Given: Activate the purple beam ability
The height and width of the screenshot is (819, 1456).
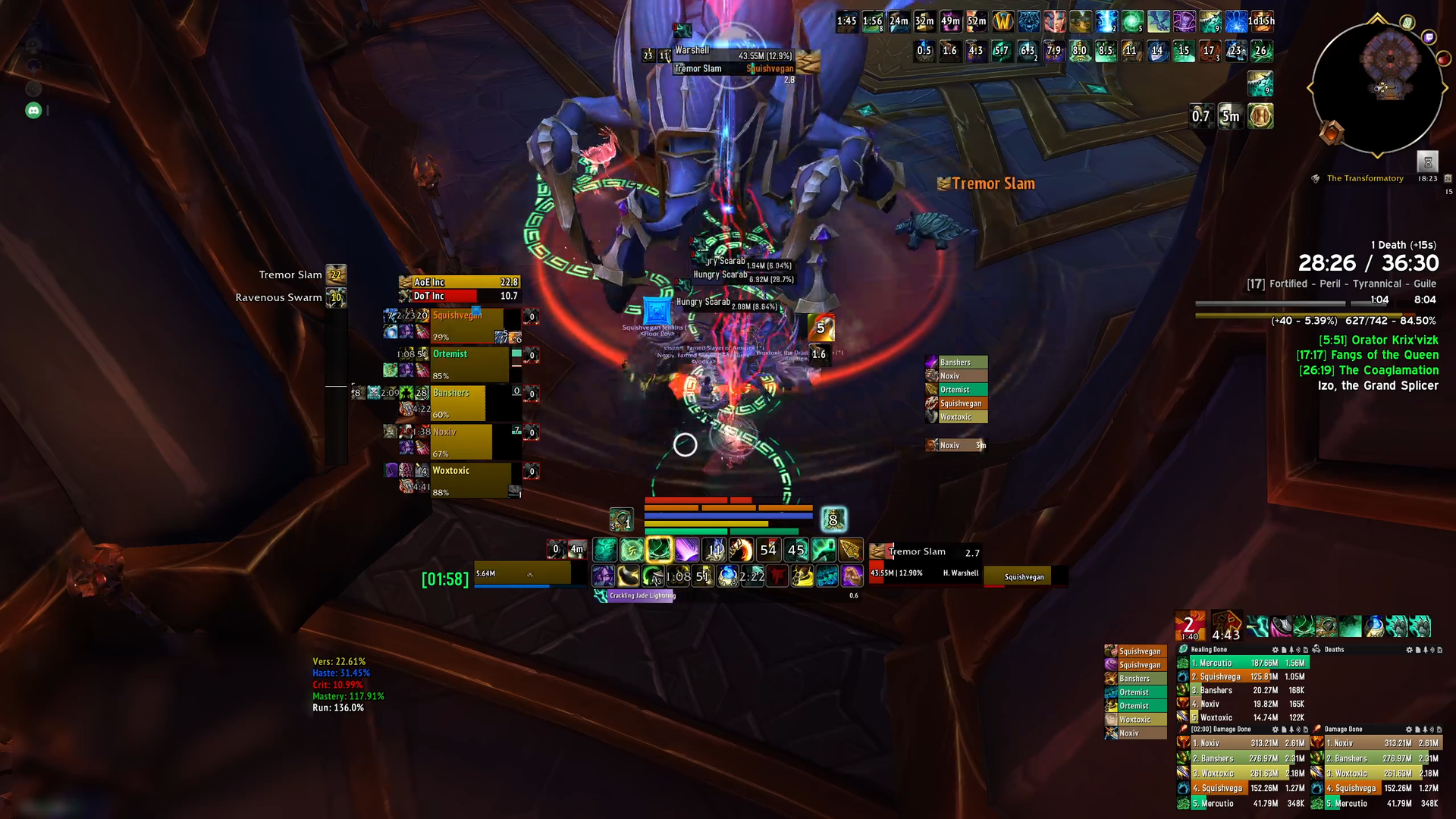Looking at the screenshot, I should click(x=686, y=550).
